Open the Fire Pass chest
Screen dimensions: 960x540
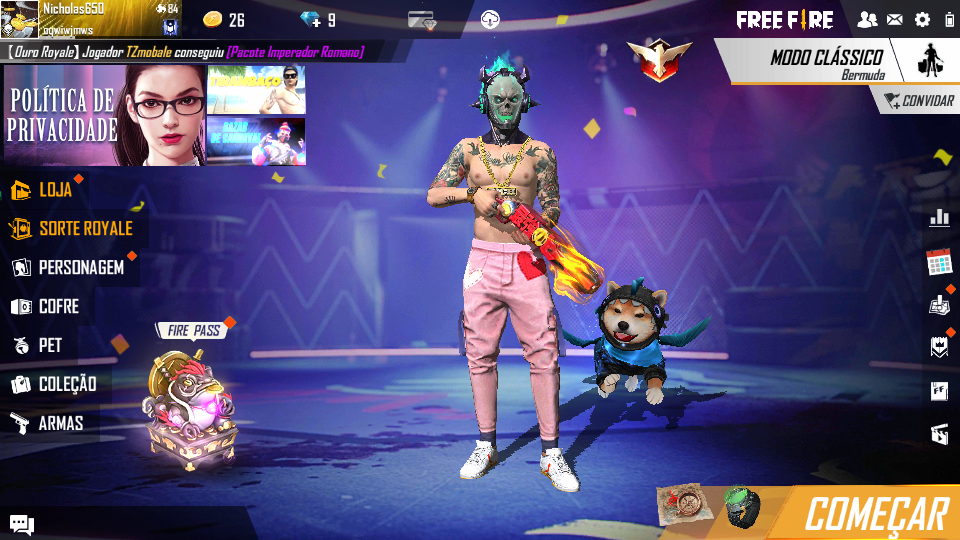[x=190, y=400]
